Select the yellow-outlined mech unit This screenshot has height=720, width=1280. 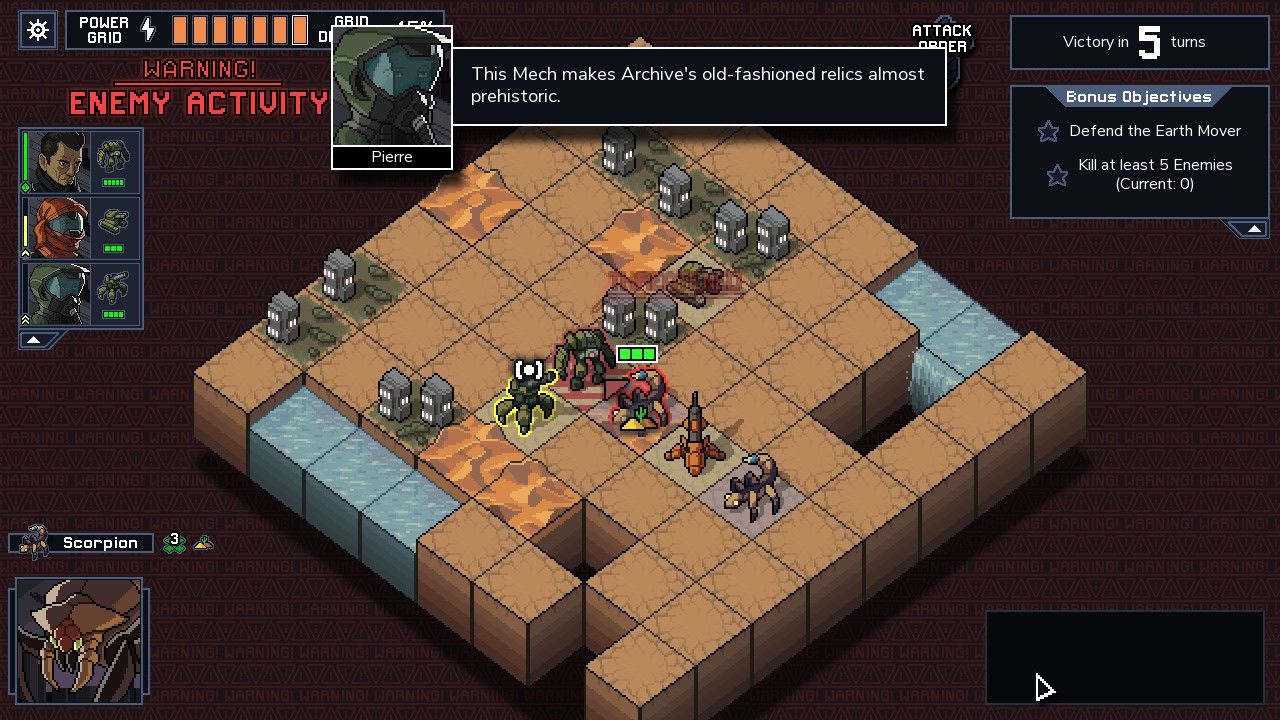point(526,402)
